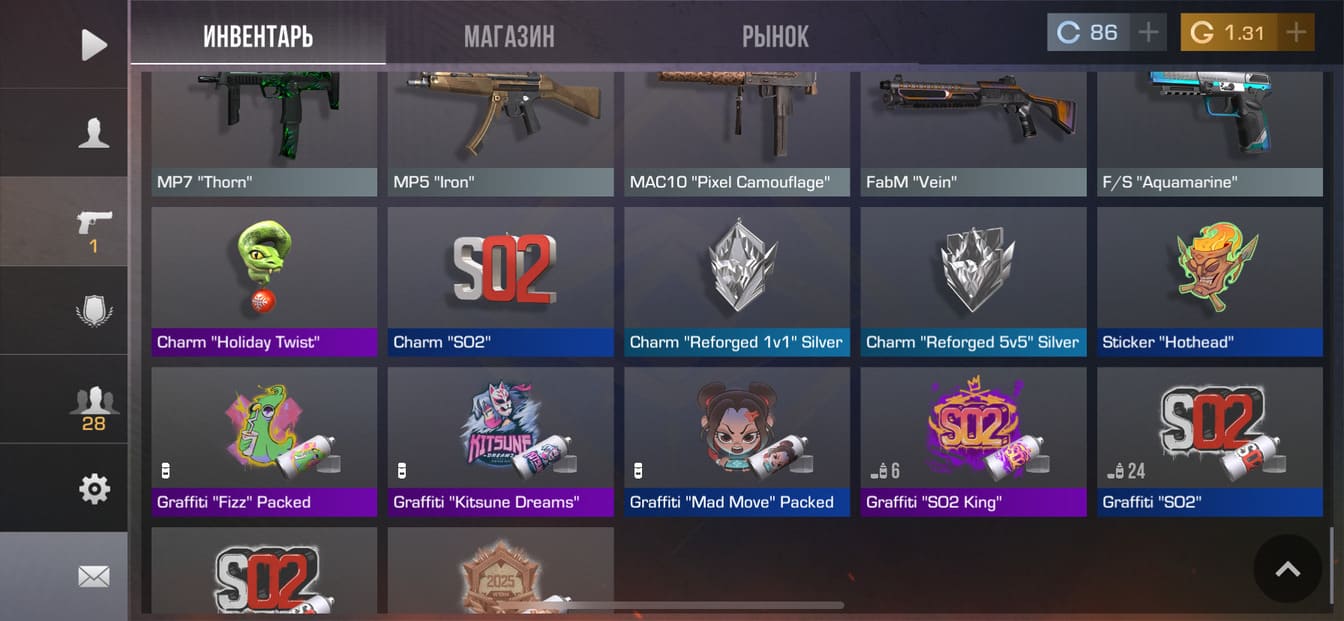Image resolution: width=1344 pixels, height=621 pixels.
Task: Pick the Sticker "Hothead" item
Action: click(x=1210, y=280)
